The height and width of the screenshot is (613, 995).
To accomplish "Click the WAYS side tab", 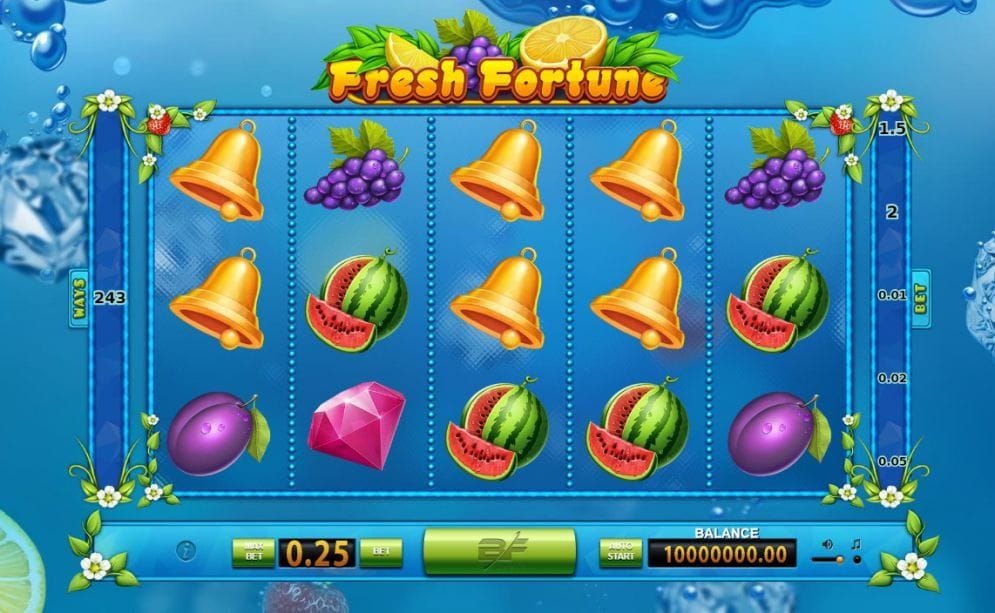I will 79,297.
